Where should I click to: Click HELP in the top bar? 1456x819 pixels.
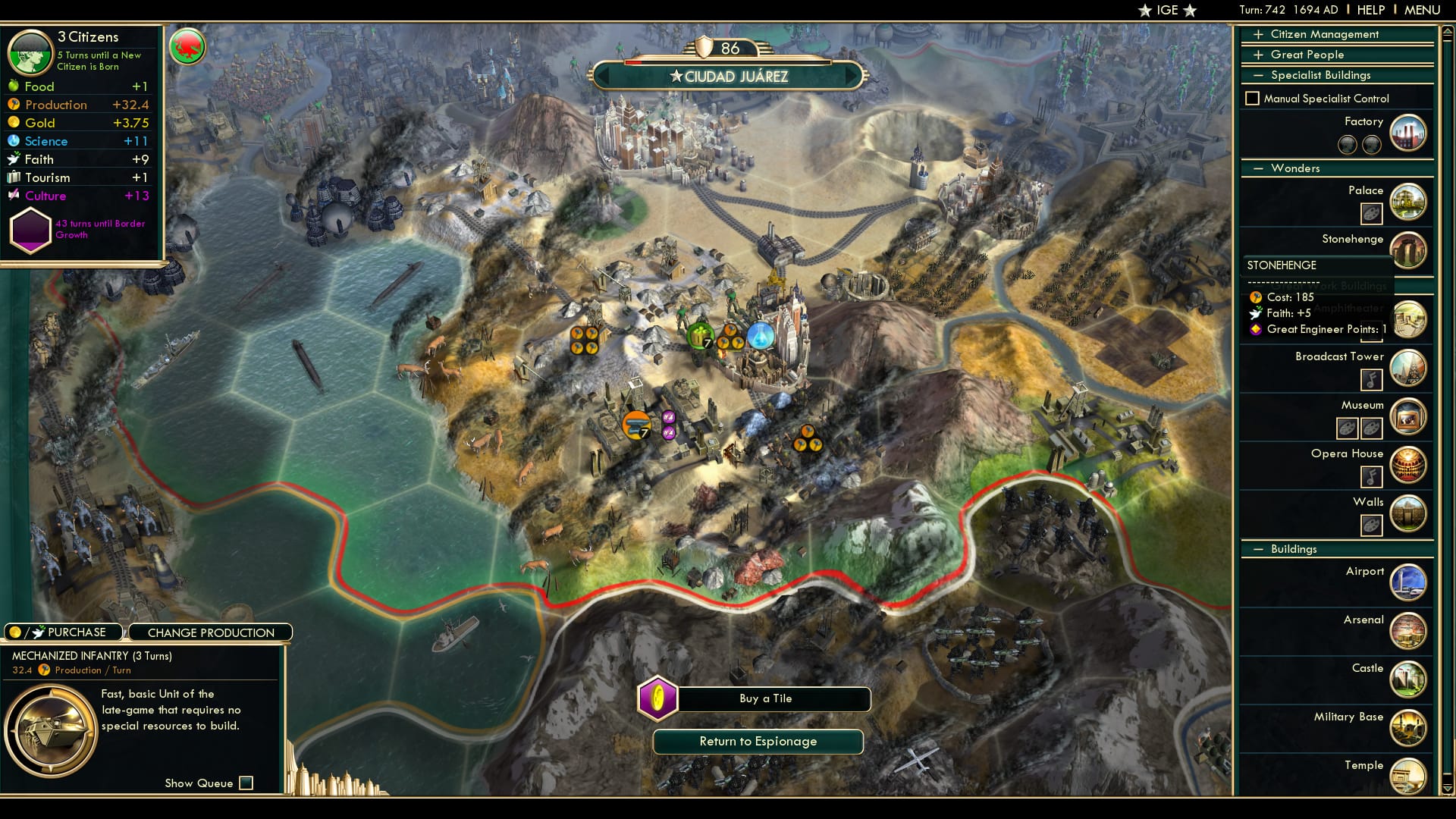click(x=1370, y=10)
